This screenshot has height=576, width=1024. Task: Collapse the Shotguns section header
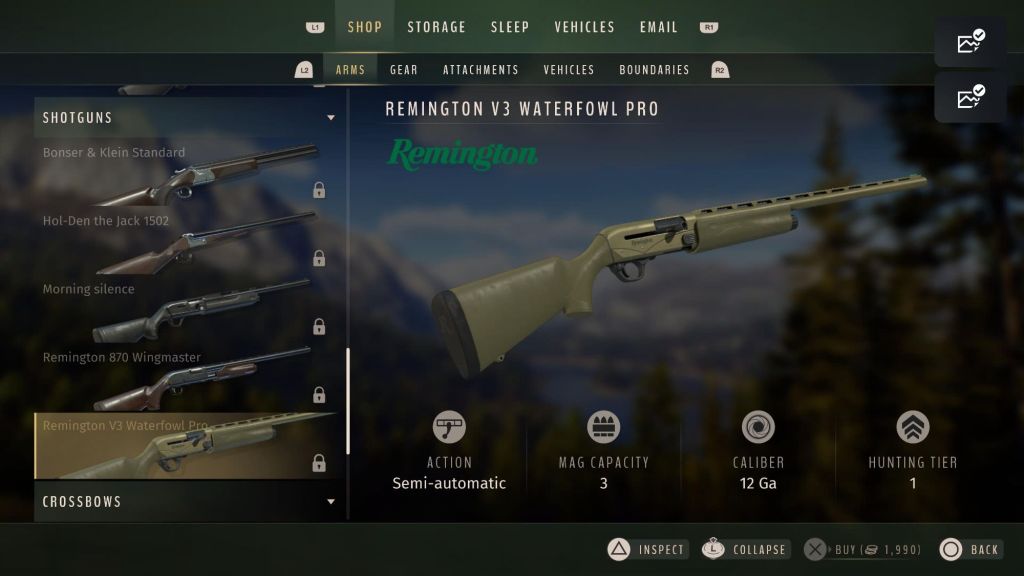[187, 118]
